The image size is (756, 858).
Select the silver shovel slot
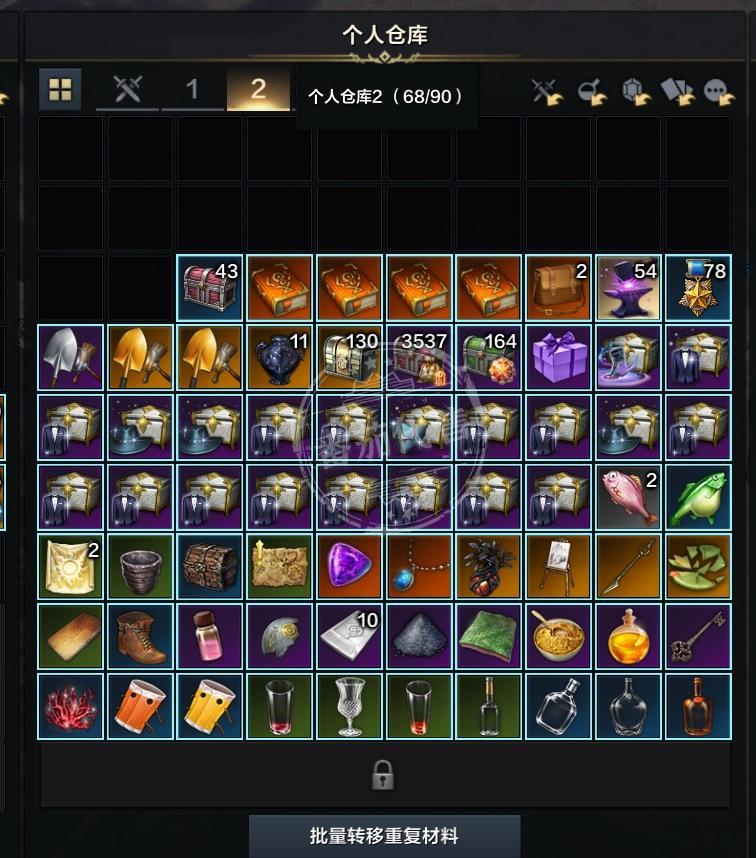click(70, 358)
